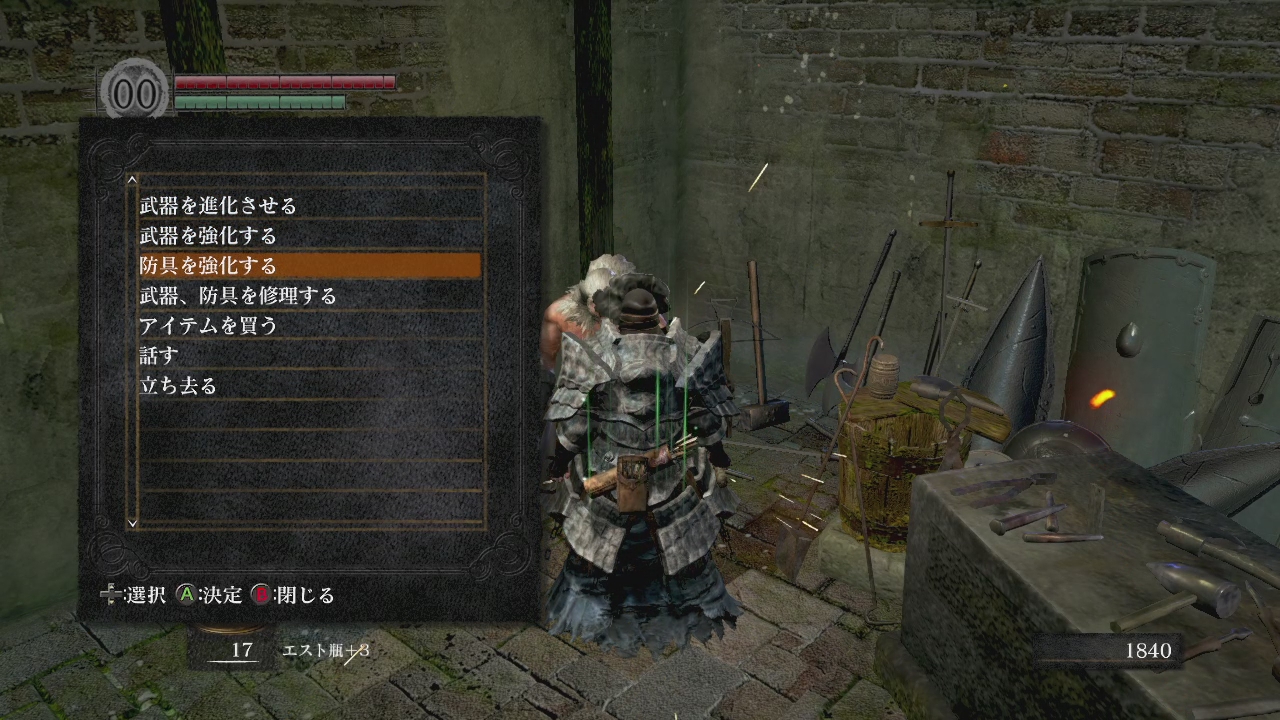Screen dimensions: 1280x720
Task: Click the menu's scroll-up arrow
Action: 132,181
